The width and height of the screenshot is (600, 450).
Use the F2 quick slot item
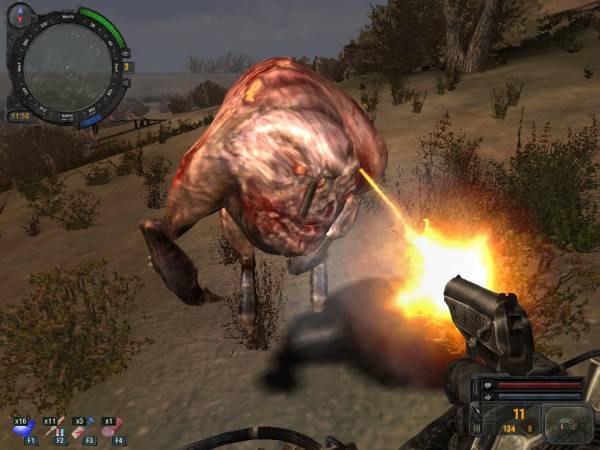pyautogui.click(x=54, y=428)
